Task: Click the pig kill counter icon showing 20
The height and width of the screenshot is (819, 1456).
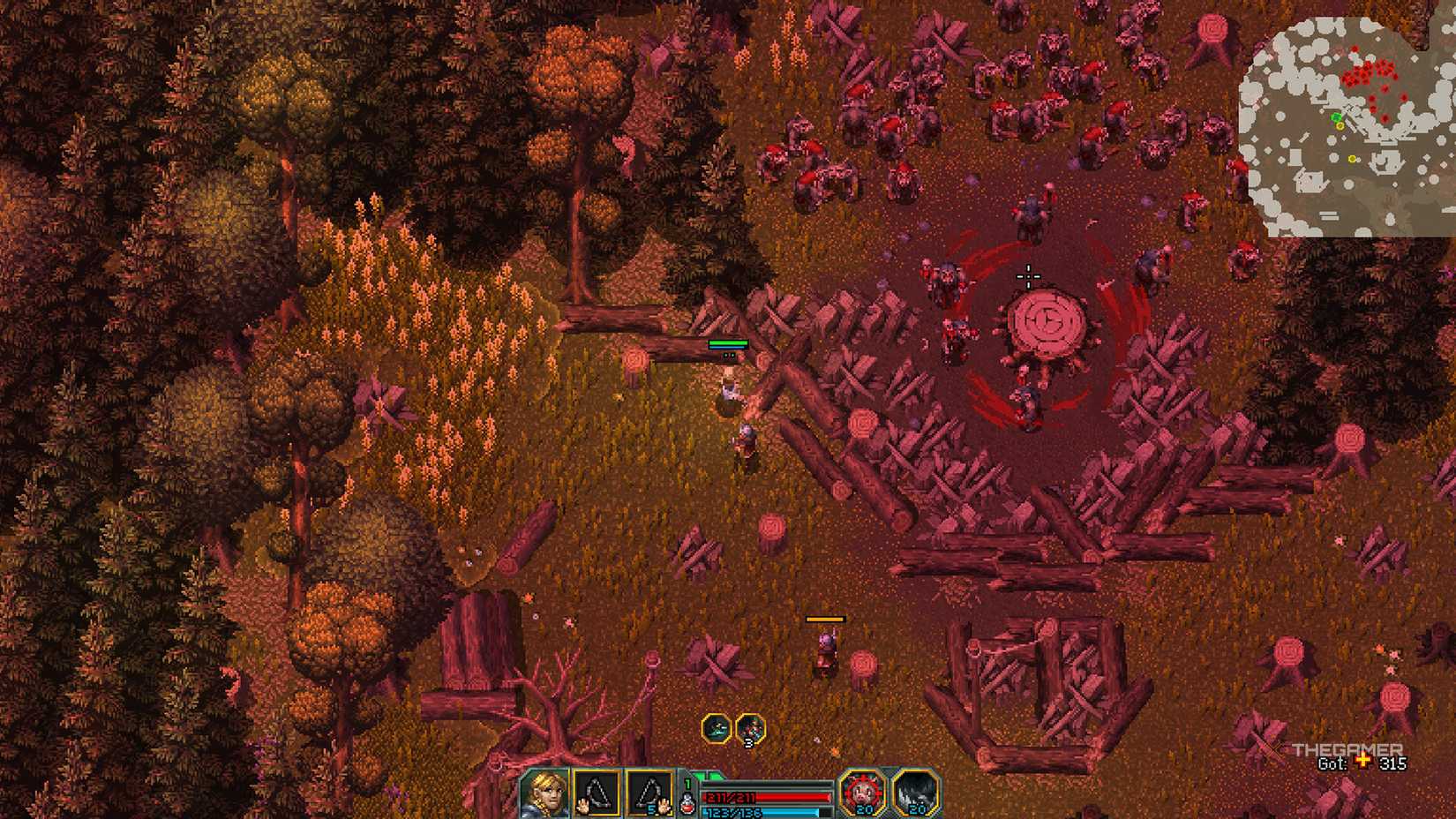Action: pos(859,792)
